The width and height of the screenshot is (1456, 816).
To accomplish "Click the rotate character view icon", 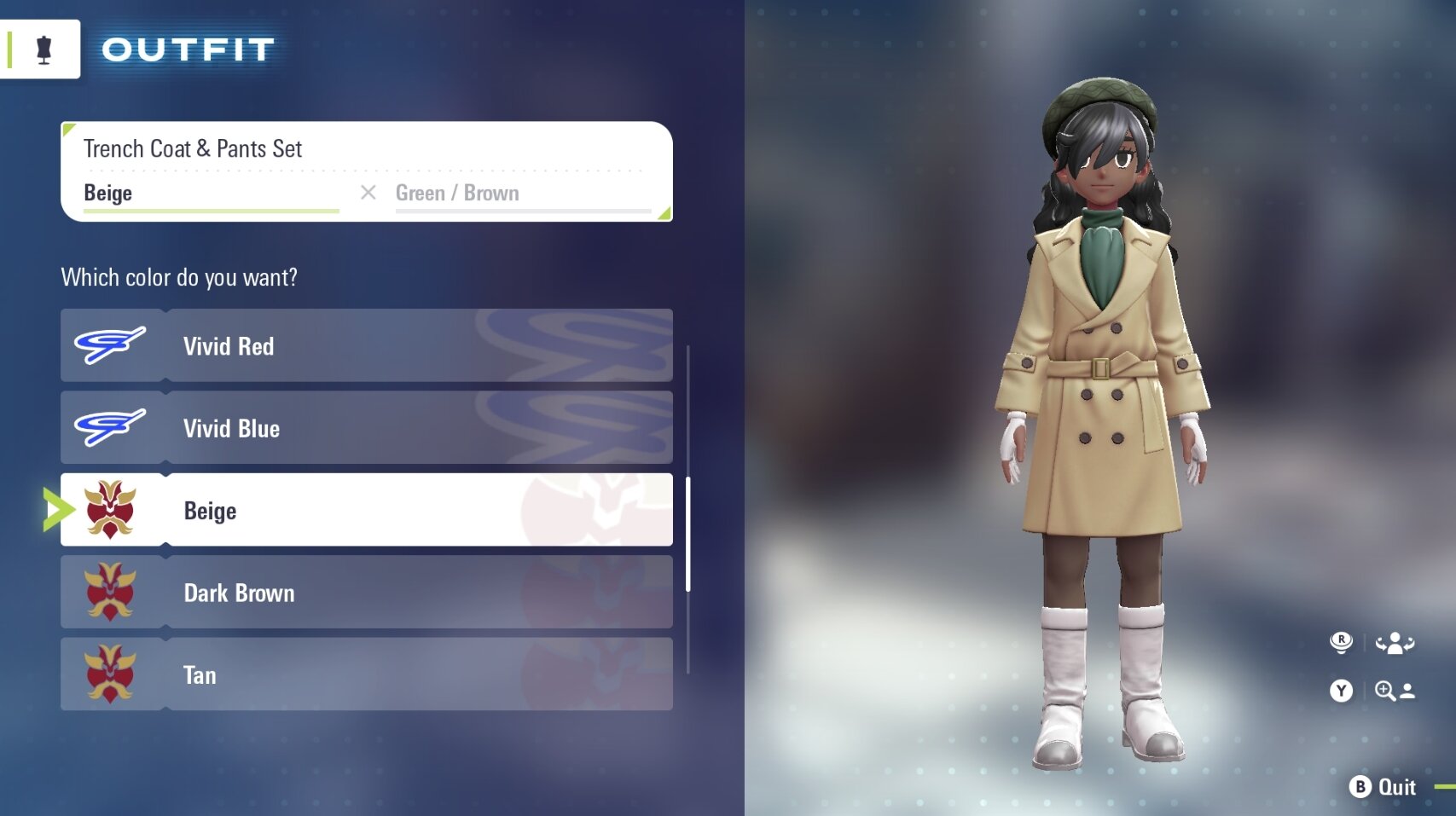I will pos(1394,643).
